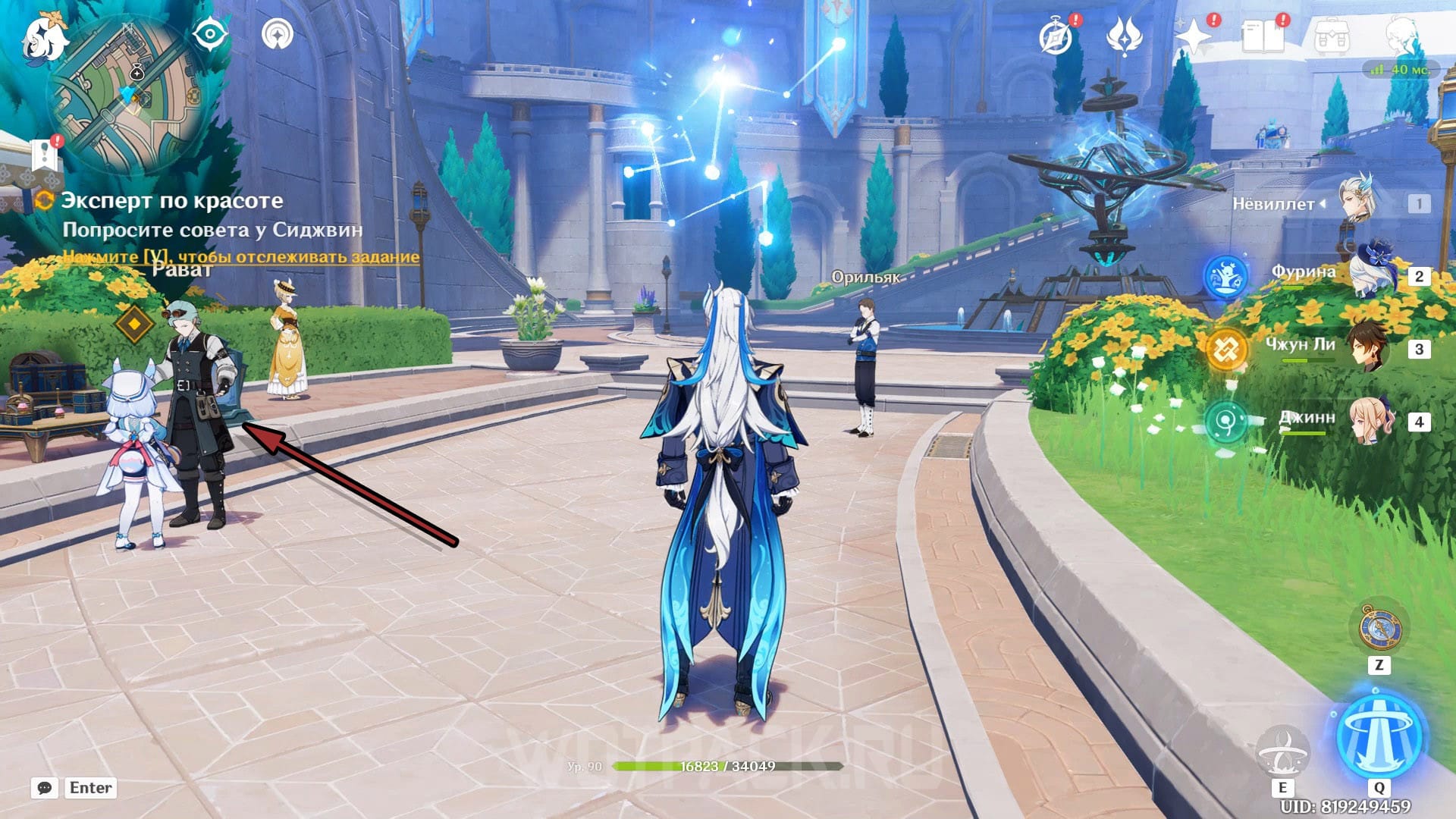Open the Paimon menu icon
The width and height of the screenshot is (1456, 819).
tap(44, 38)
